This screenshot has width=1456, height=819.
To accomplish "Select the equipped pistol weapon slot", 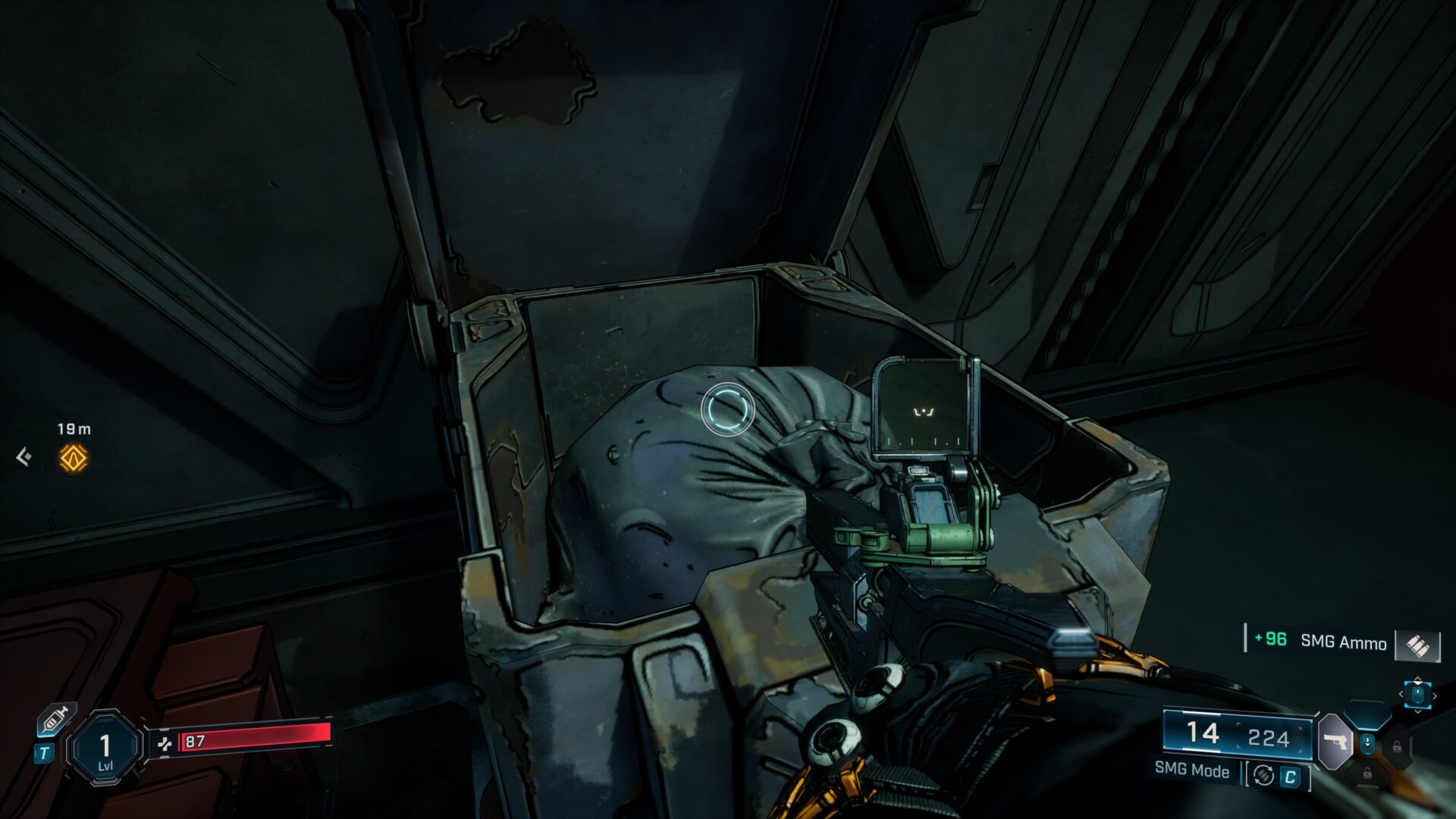I will [1335, 741].
